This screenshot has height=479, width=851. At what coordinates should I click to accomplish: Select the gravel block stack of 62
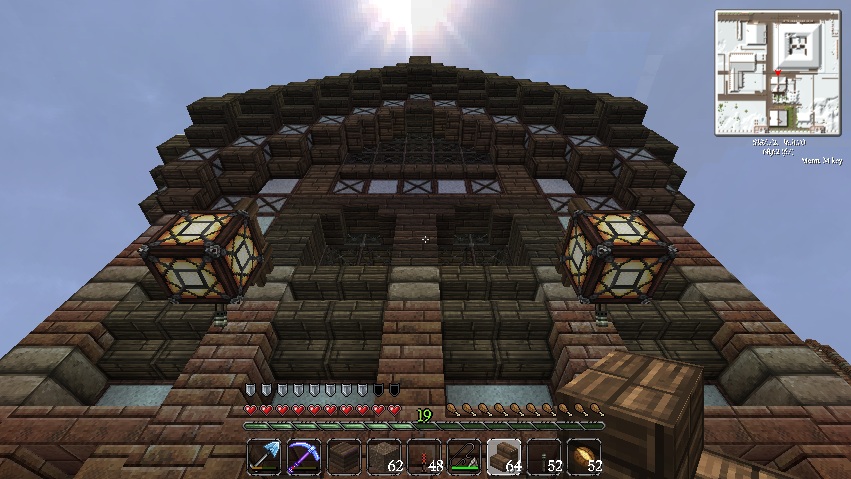383,457
